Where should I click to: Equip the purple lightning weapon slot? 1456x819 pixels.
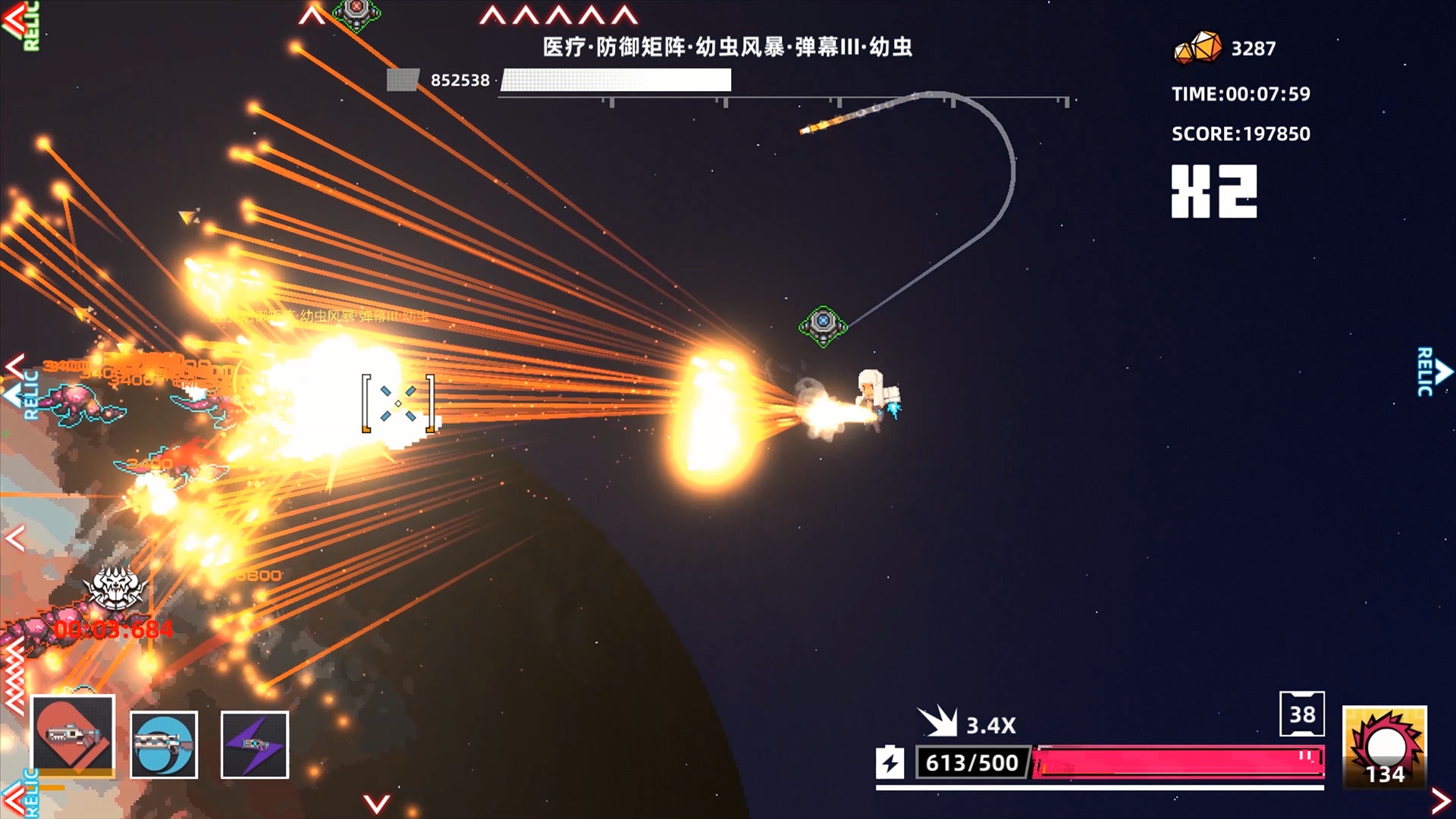click(255, 745)
